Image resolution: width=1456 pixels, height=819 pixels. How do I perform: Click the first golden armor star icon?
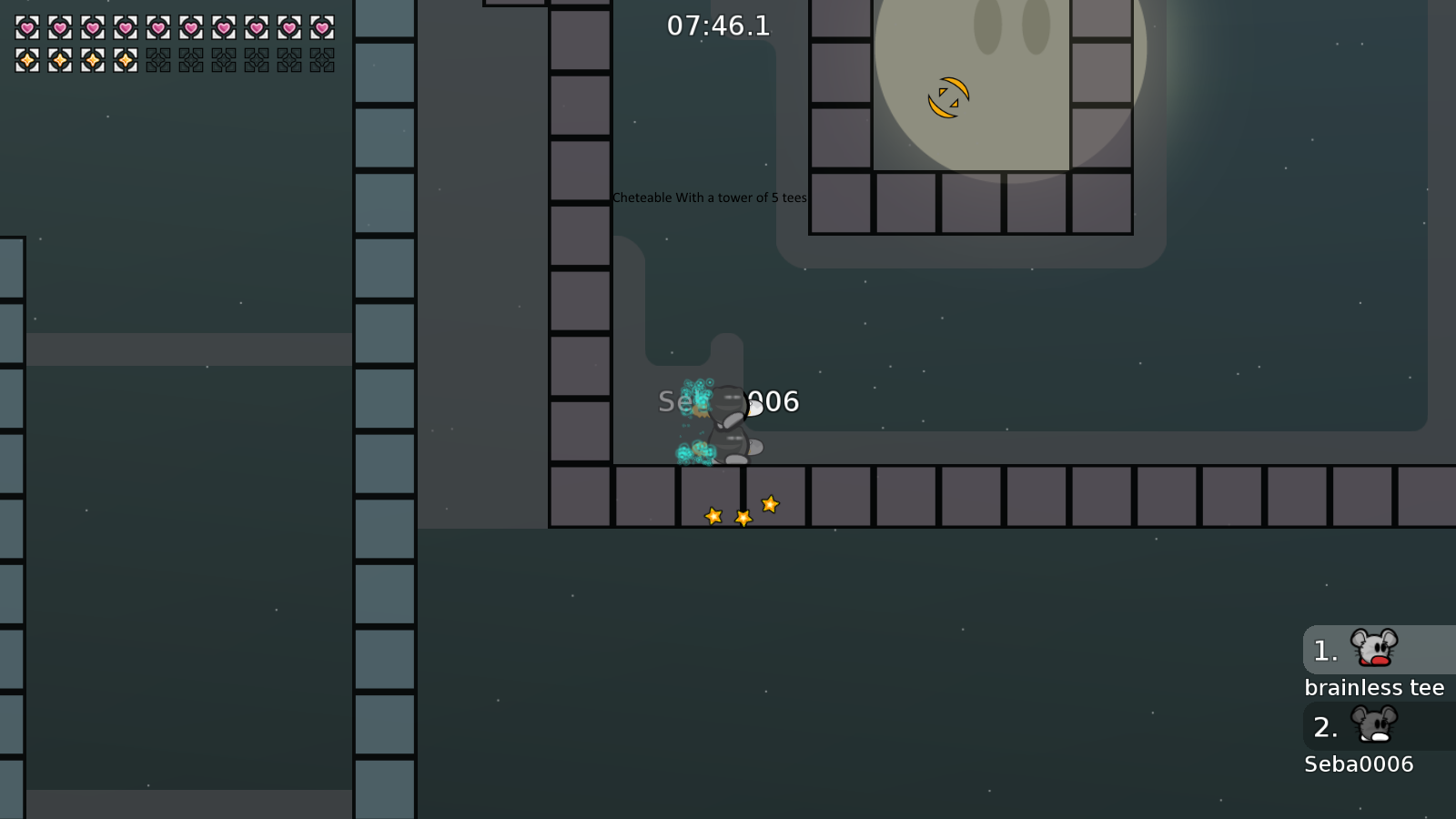(25, 60)
